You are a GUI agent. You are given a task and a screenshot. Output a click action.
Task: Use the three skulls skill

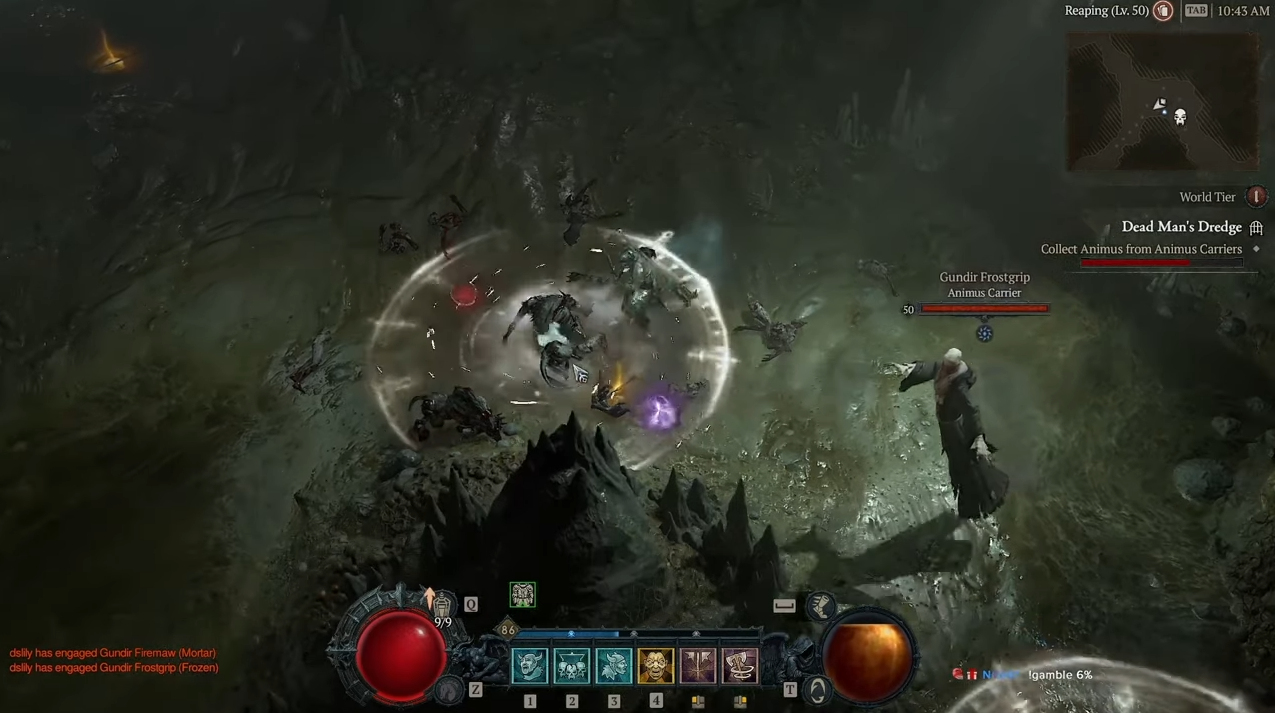coord(572,666)
